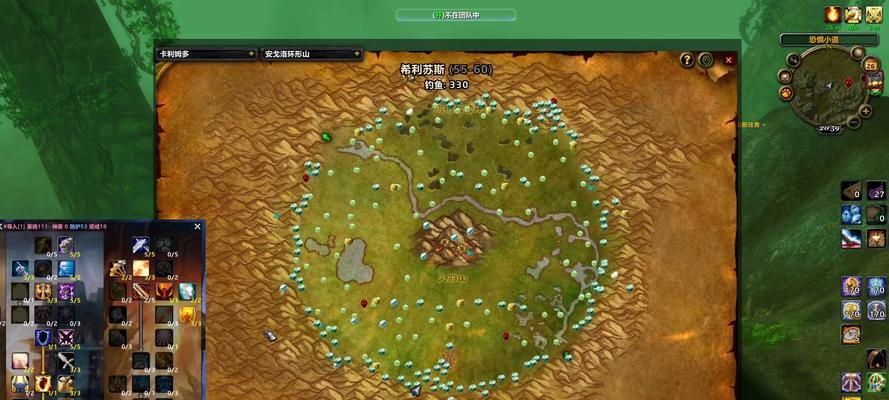Click the 不在团队中 status bar
Viewport: 889px width, 400px height.
(x=456, y=15)
